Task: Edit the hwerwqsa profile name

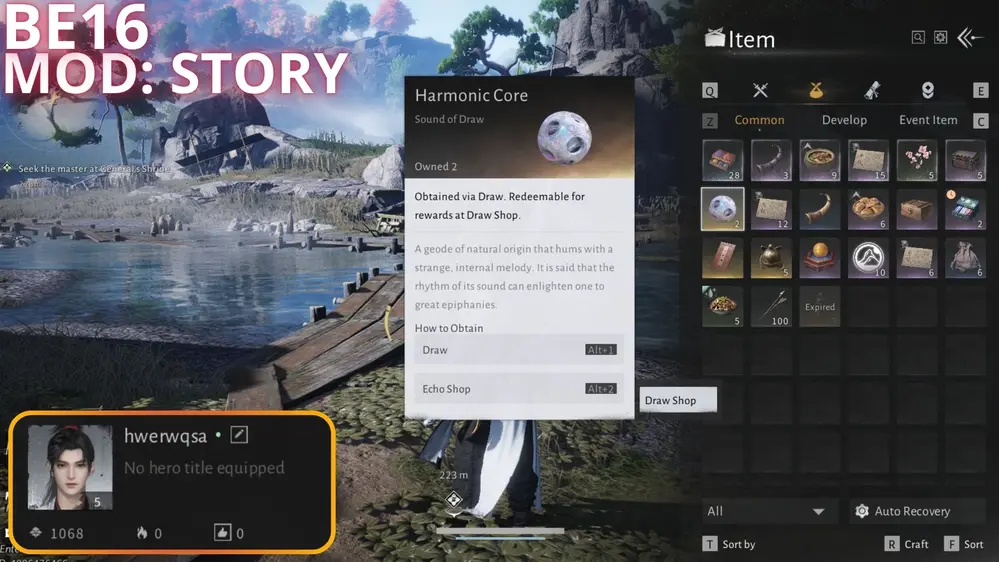Action: point(239,435)
